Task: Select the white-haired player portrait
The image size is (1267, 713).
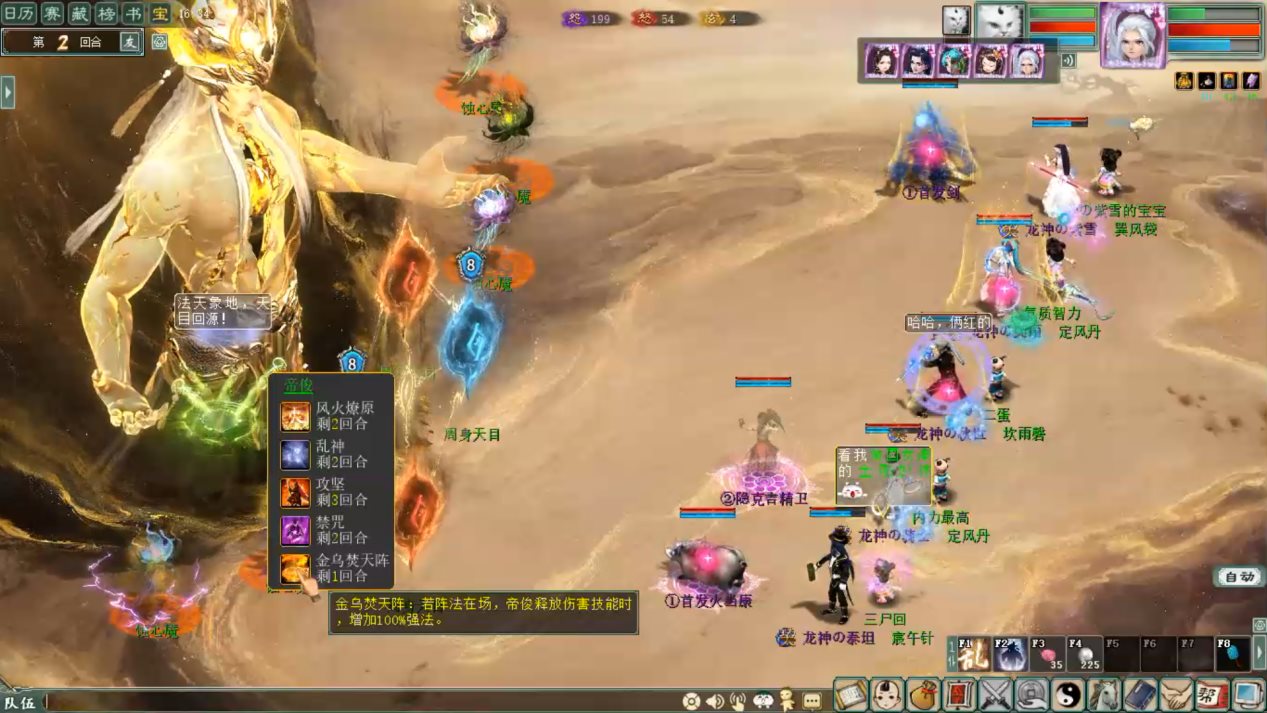Action: point(1132,34)
